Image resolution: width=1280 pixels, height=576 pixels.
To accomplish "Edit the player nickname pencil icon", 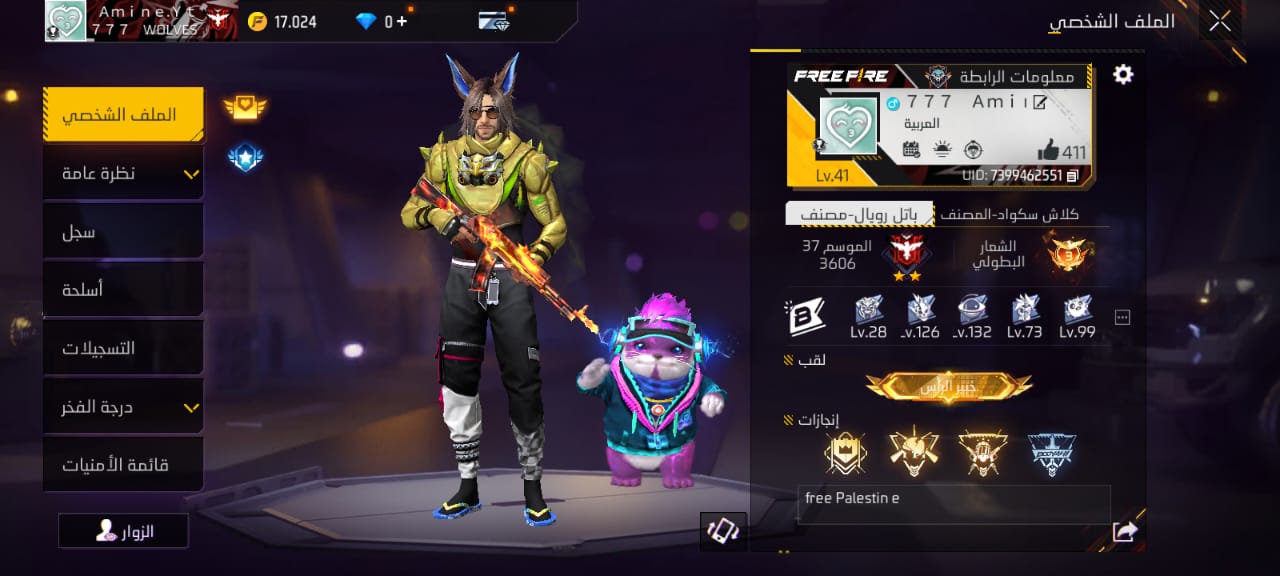I will [1040, 102].
